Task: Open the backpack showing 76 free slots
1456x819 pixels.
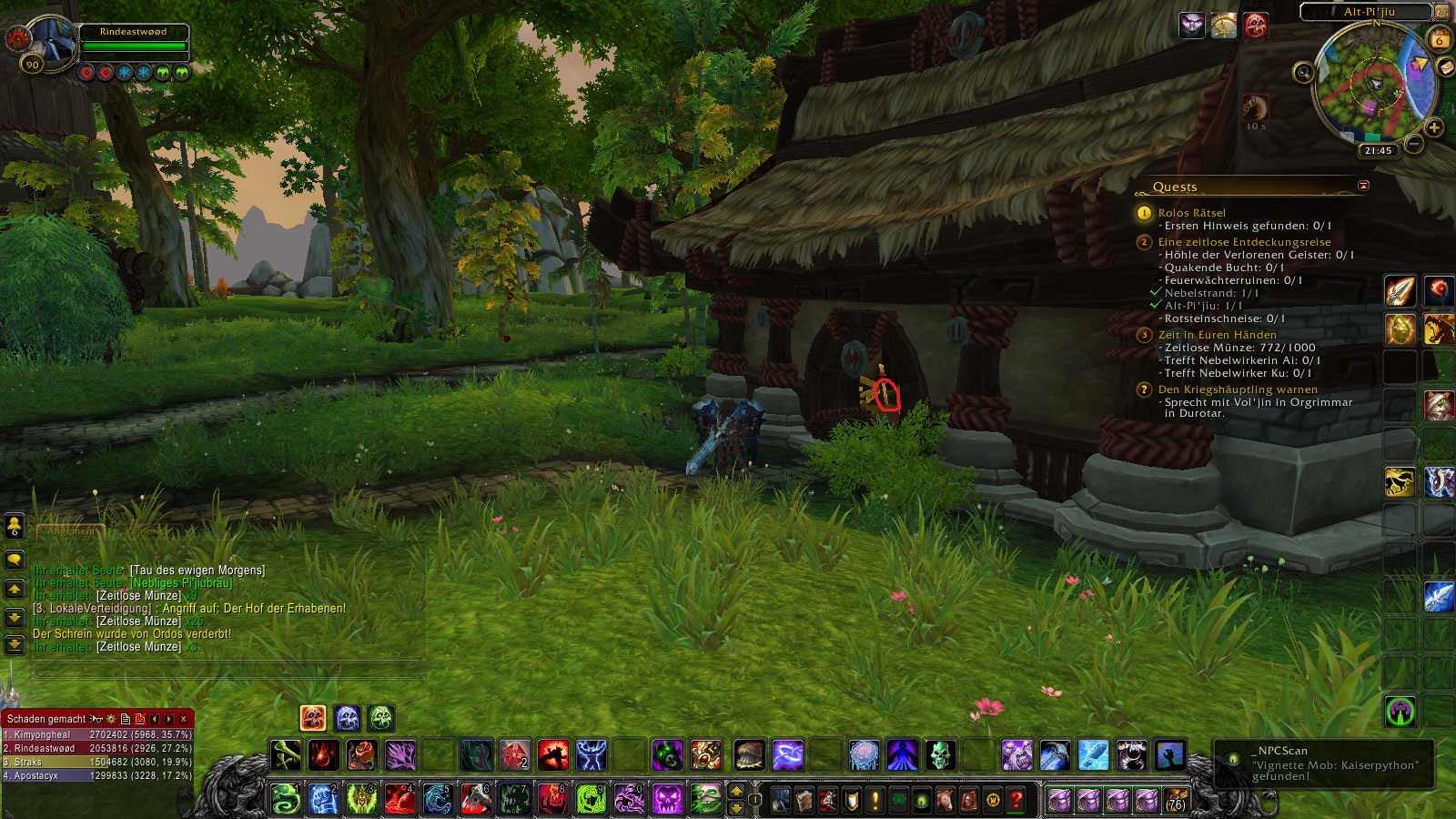Action: pos(1176,800)
